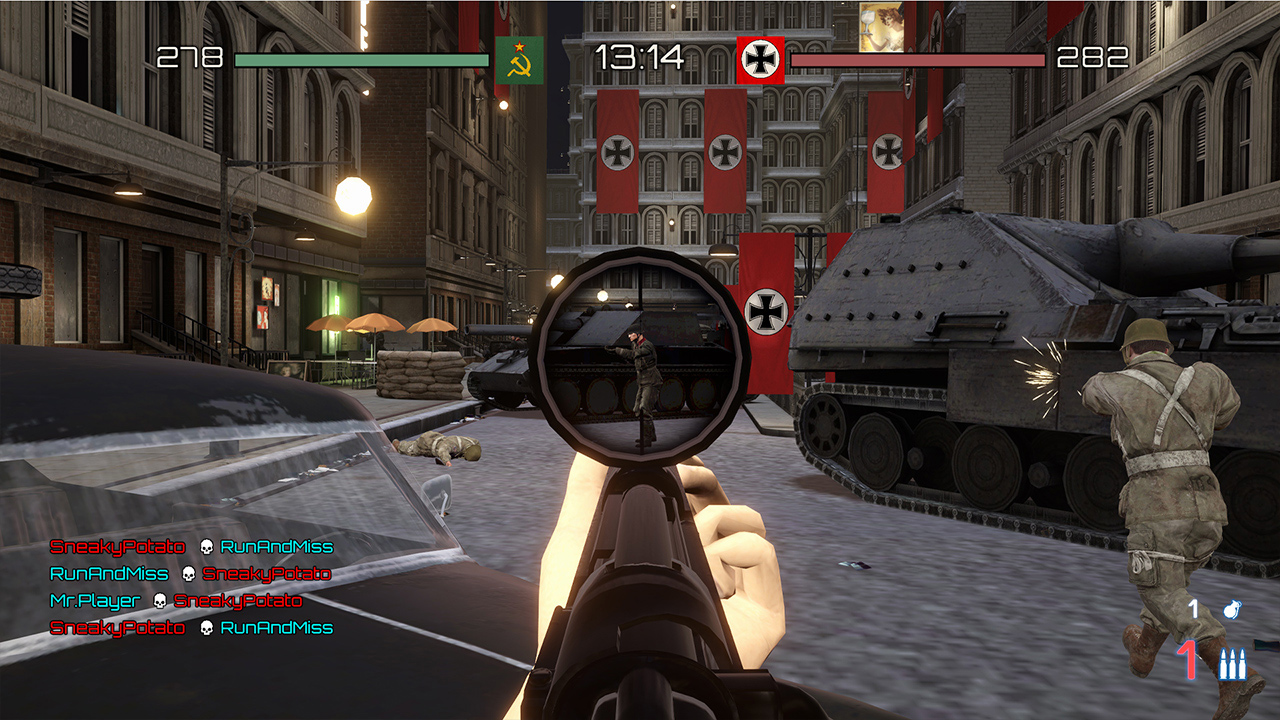Image resolution: width=1280 pixels, height=720 pixels.
Task: Click the skull icon in Mr.Player's kill entry
Action: [x=160, y=600]
